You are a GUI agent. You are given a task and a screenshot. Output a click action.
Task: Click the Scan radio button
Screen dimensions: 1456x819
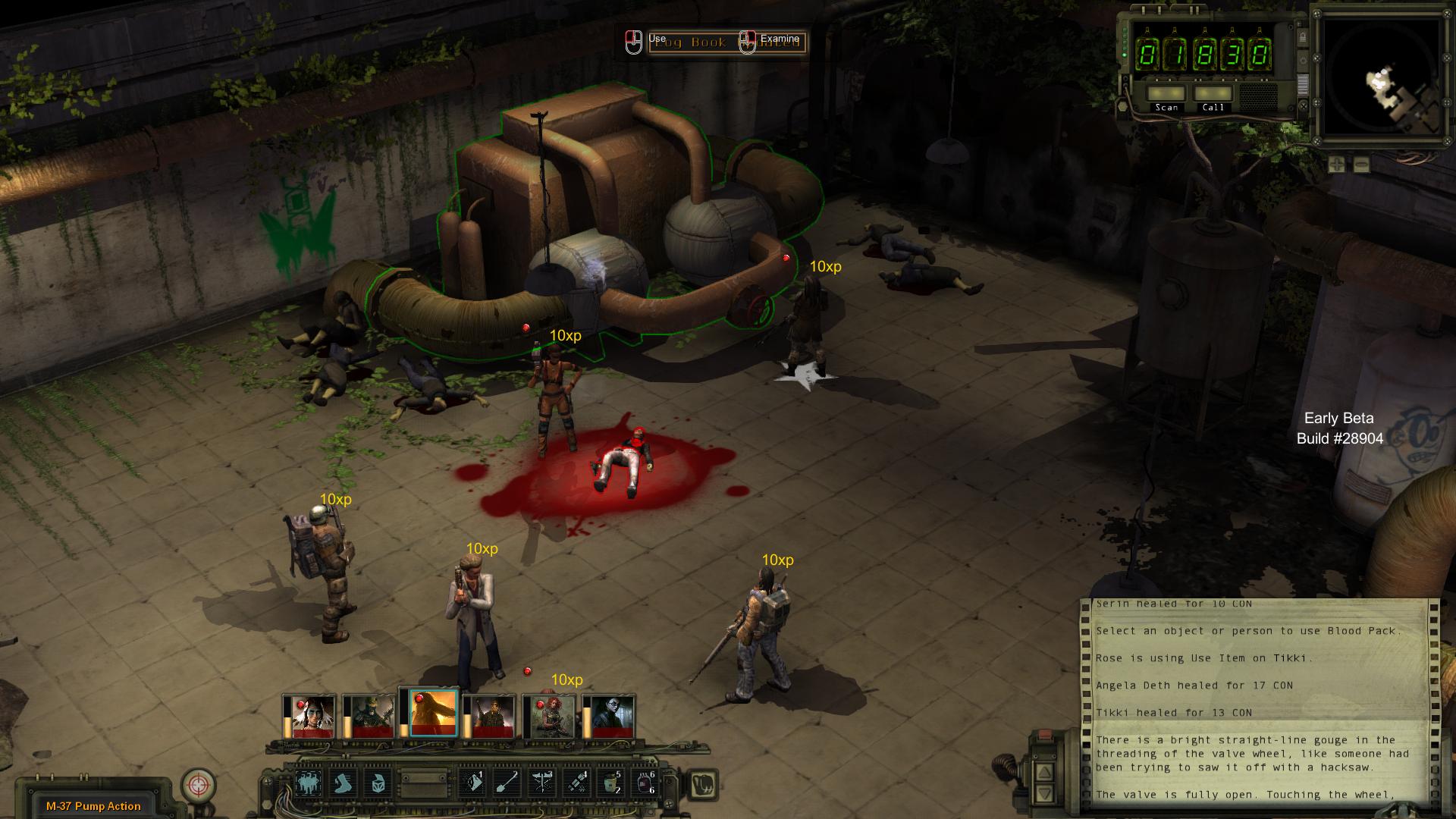click(x=1166, y=94)
